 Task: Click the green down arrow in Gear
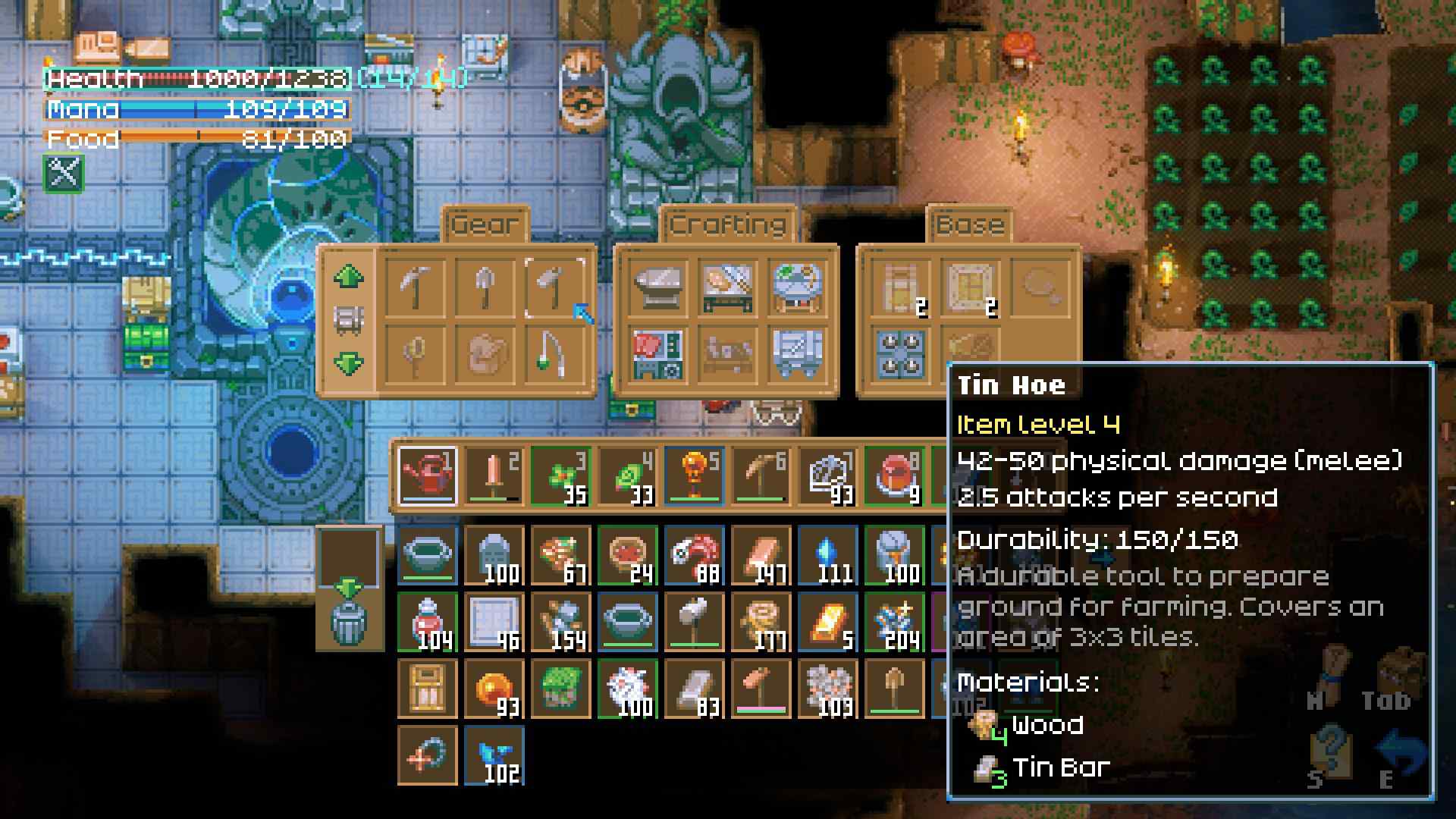coord(348,363)
